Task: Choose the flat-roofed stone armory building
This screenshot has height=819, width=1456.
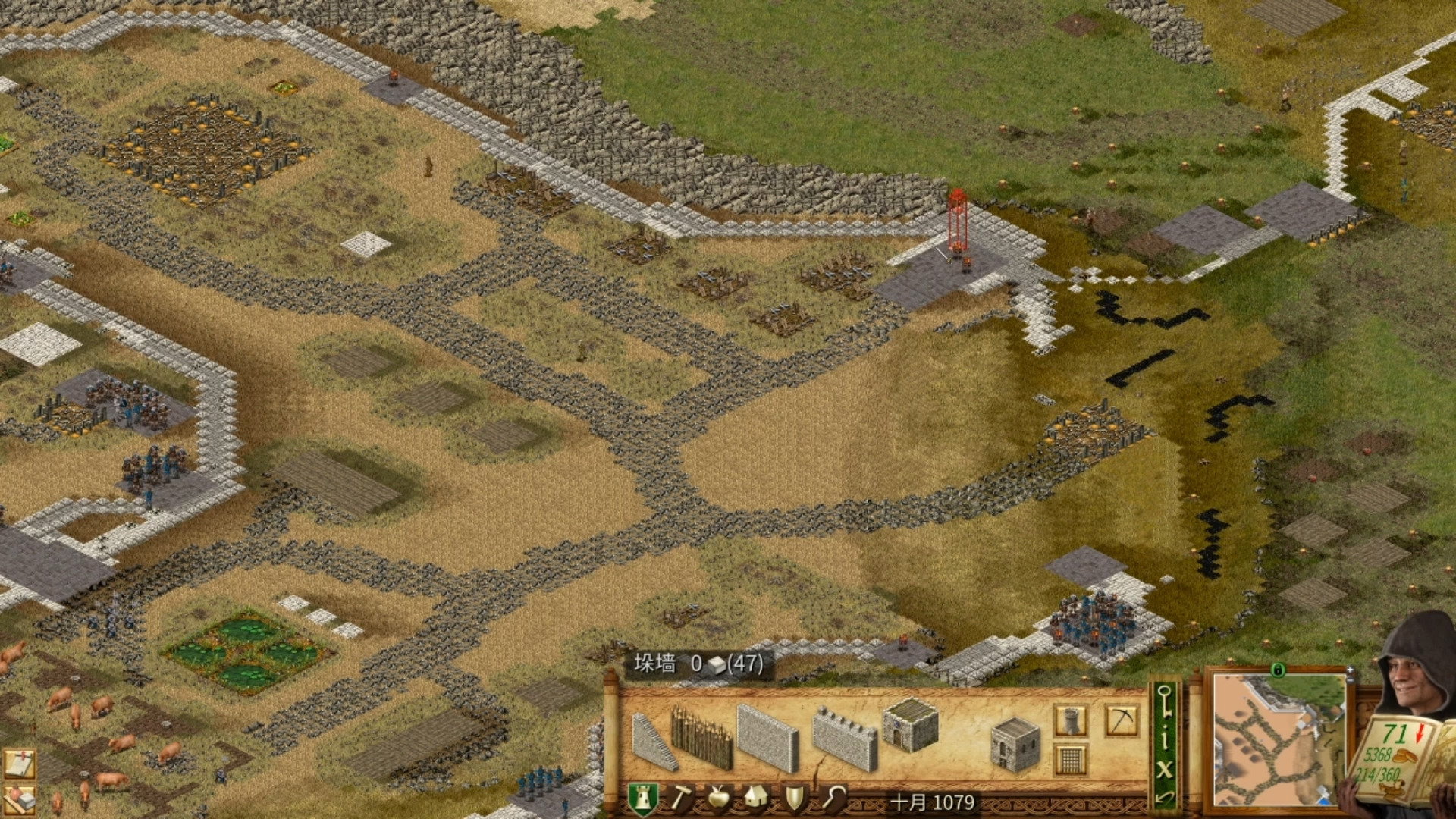Action: point(1015,745)
